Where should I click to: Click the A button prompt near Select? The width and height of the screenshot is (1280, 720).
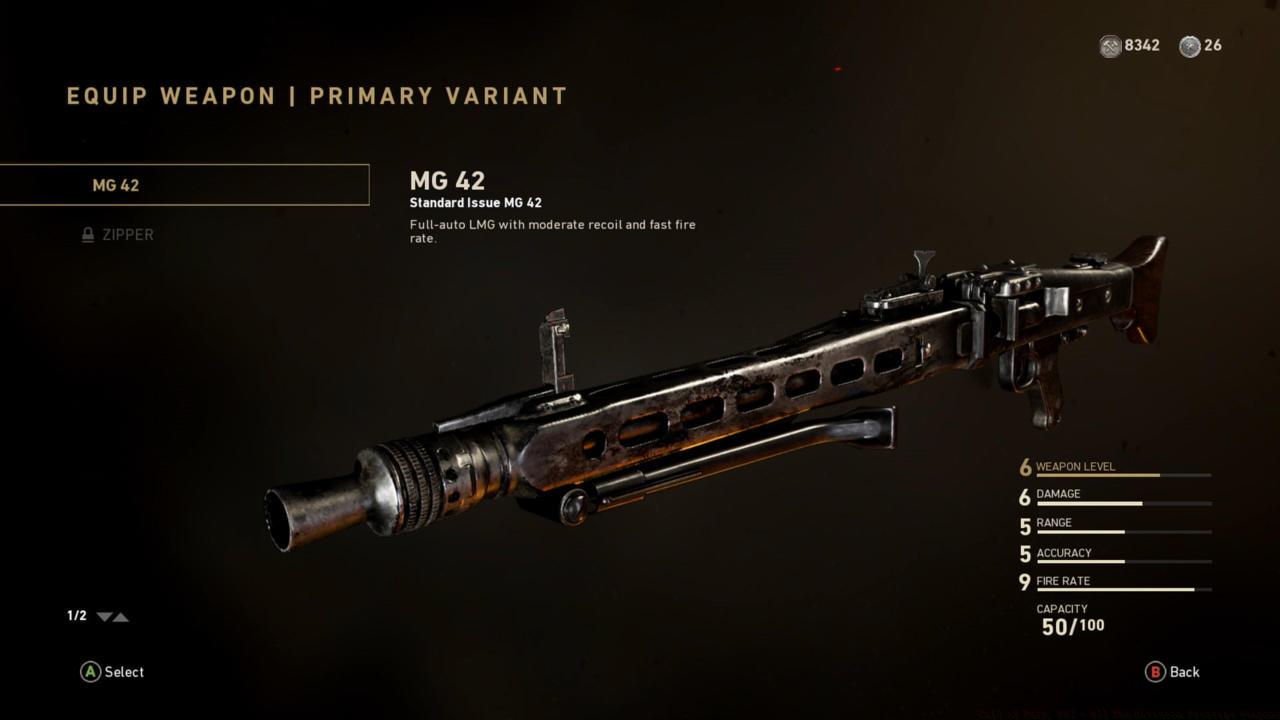[89, 672]
